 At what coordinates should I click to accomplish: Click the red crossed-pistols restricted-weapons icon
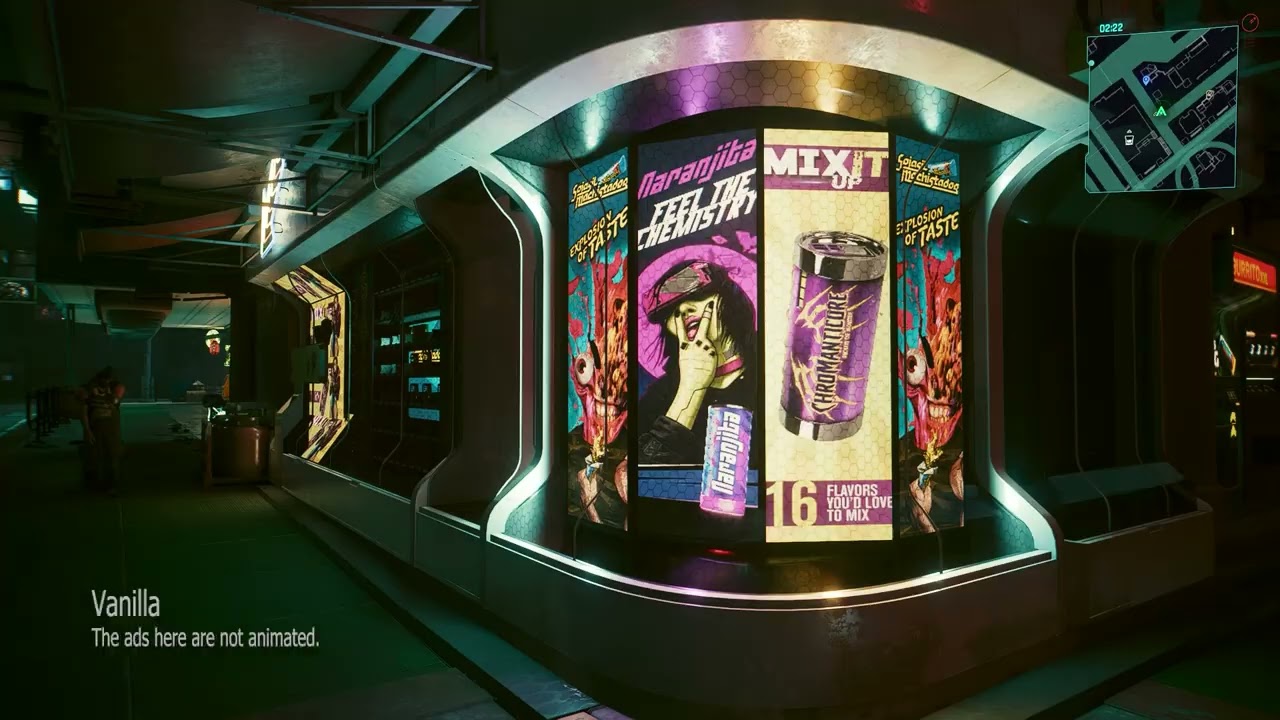(1251, 21)
